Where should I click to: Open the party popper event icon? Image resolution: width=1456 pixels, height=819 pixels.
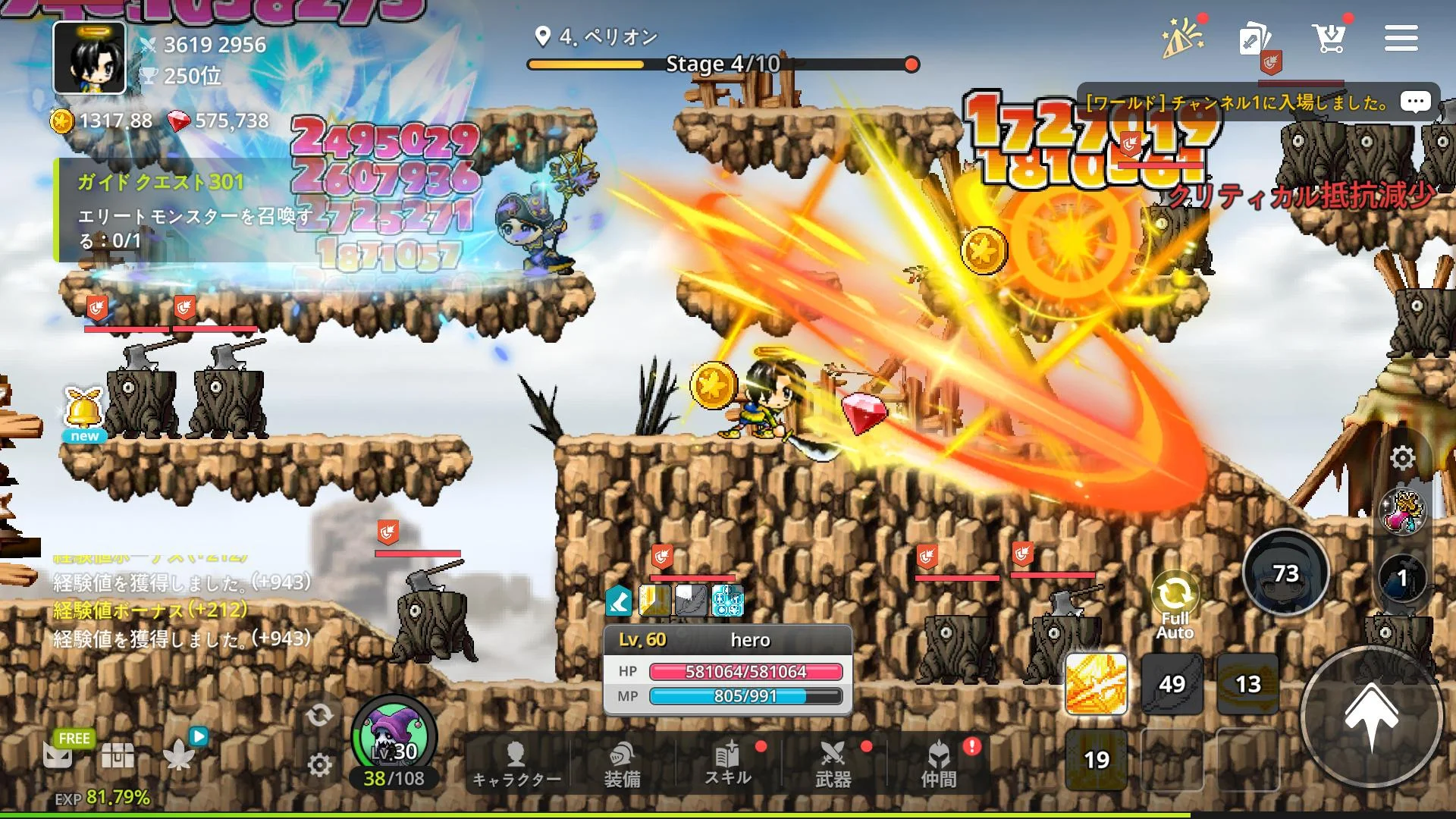[1182, 38]
